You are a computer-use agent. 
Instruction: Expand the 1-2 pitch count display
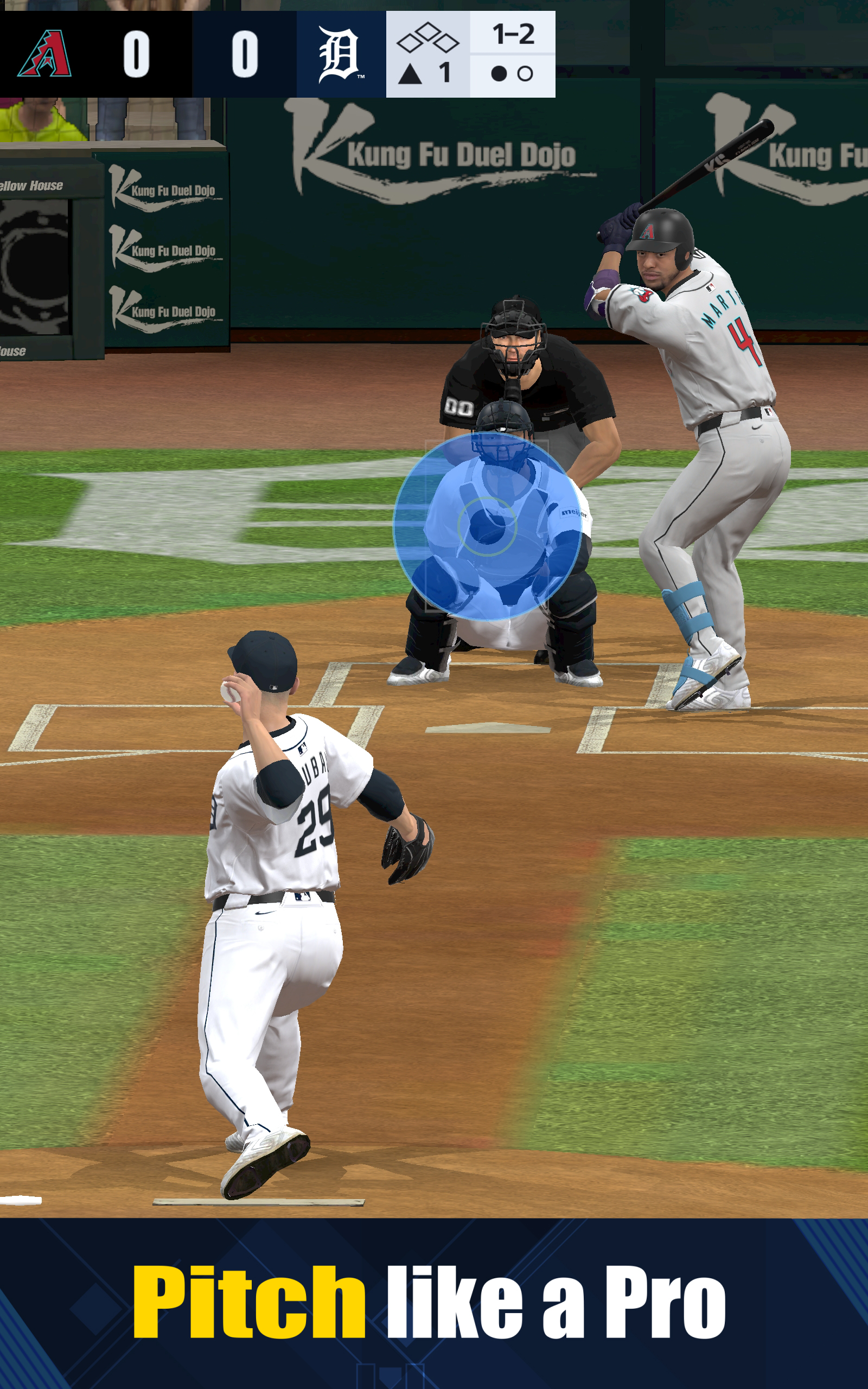tap(514, 34)
